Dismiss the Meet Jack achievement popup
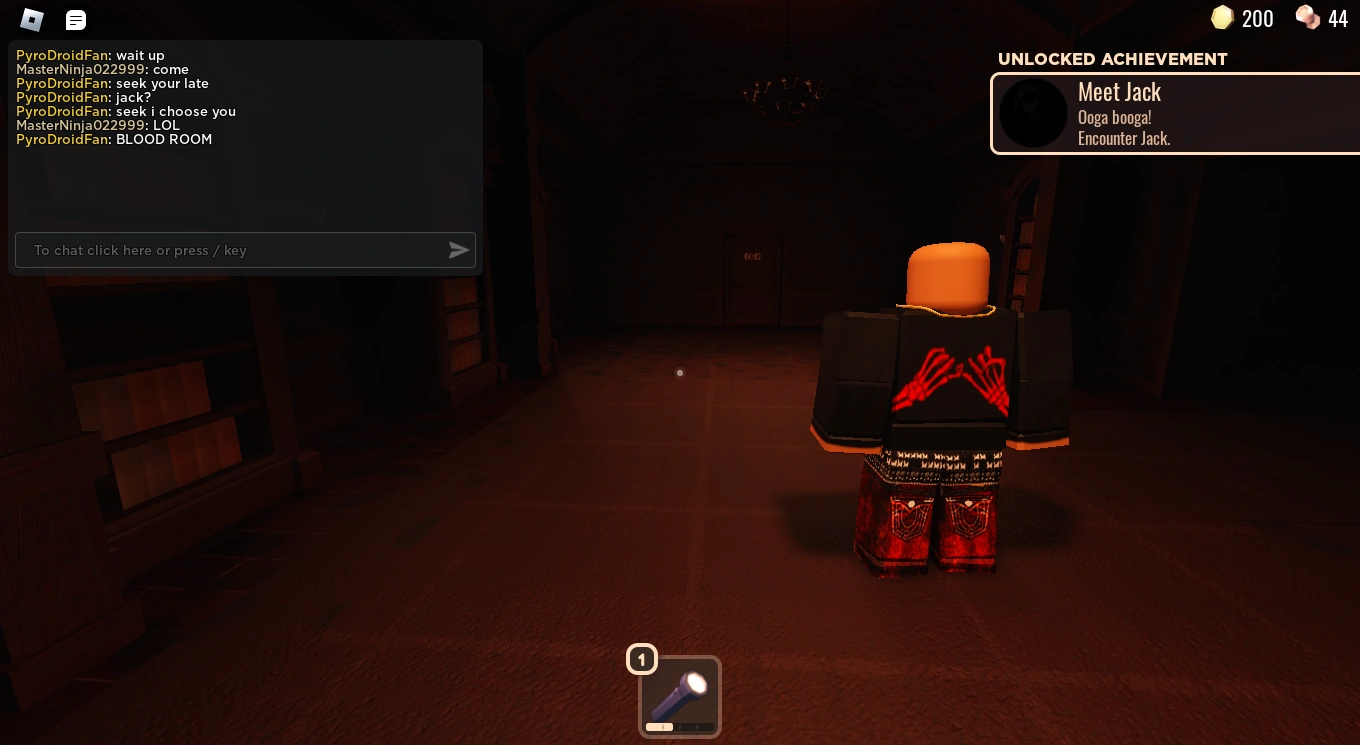Screen dimensions: 1360x745 1175,113
